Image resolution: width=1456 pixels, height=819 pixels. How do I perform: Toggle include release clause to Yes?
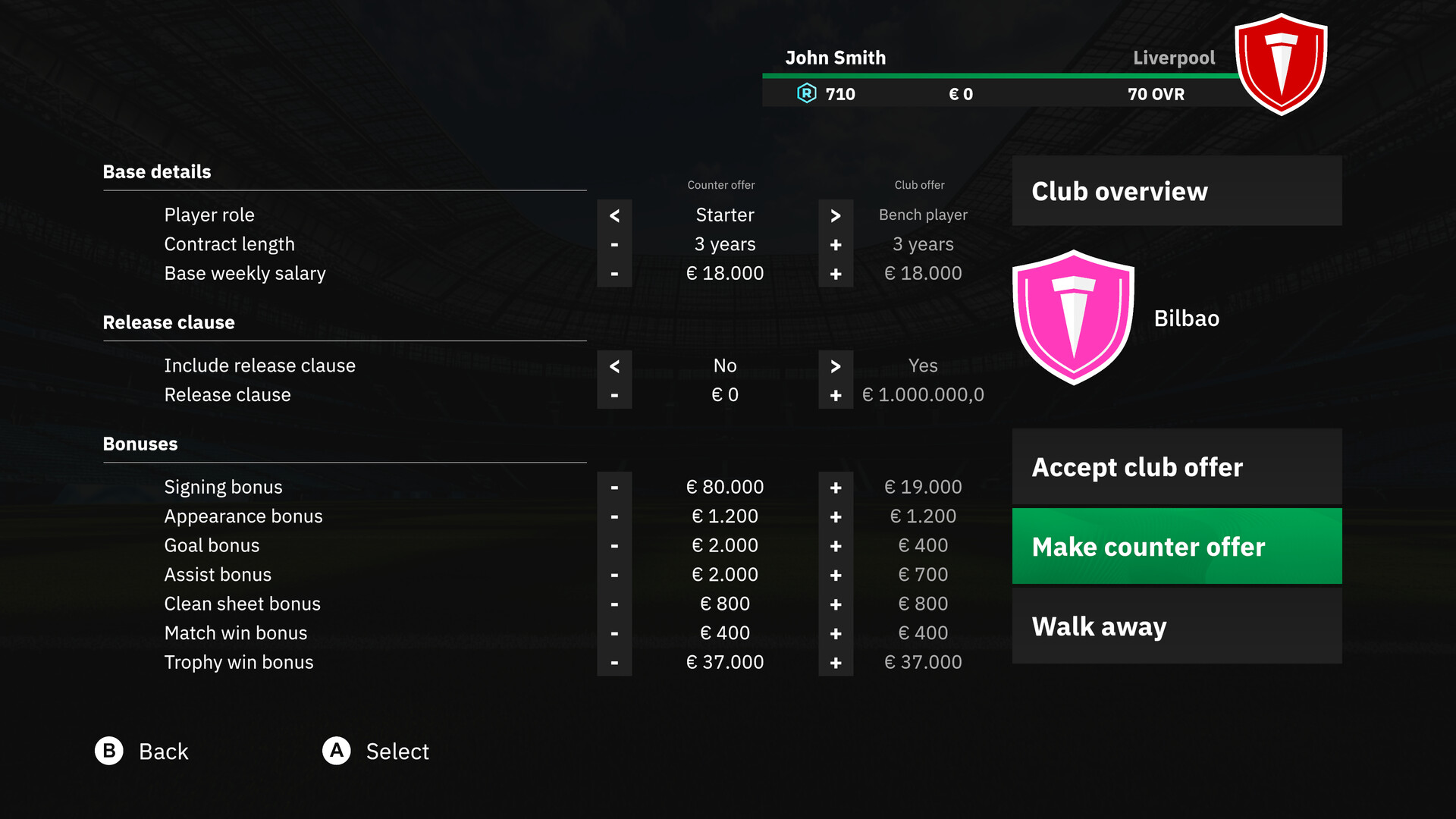pos(836,366)
